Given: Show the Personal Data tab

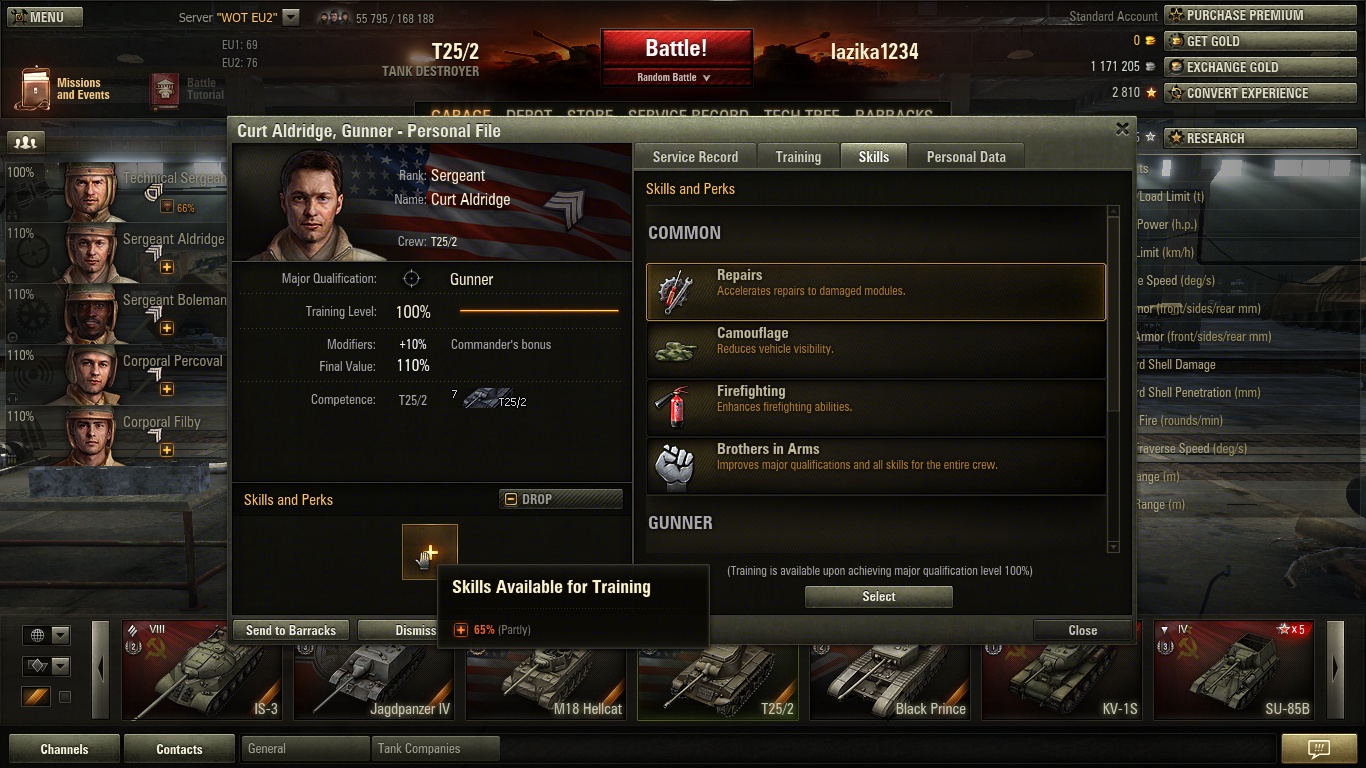Looking at the screenshot, I should click(x=966, y=157).
